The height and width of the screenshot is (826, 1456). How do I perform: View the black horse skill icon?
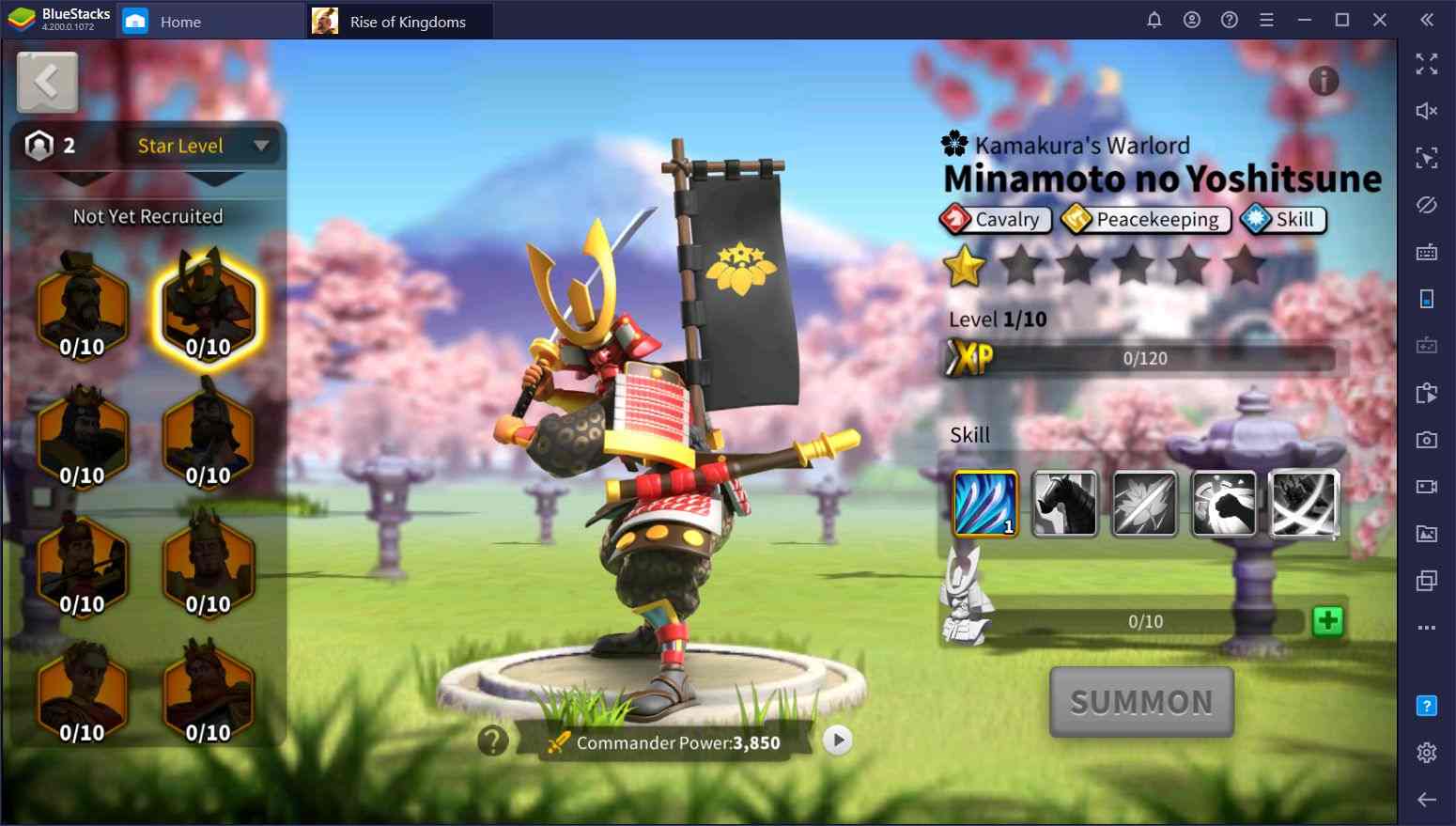1064,504
